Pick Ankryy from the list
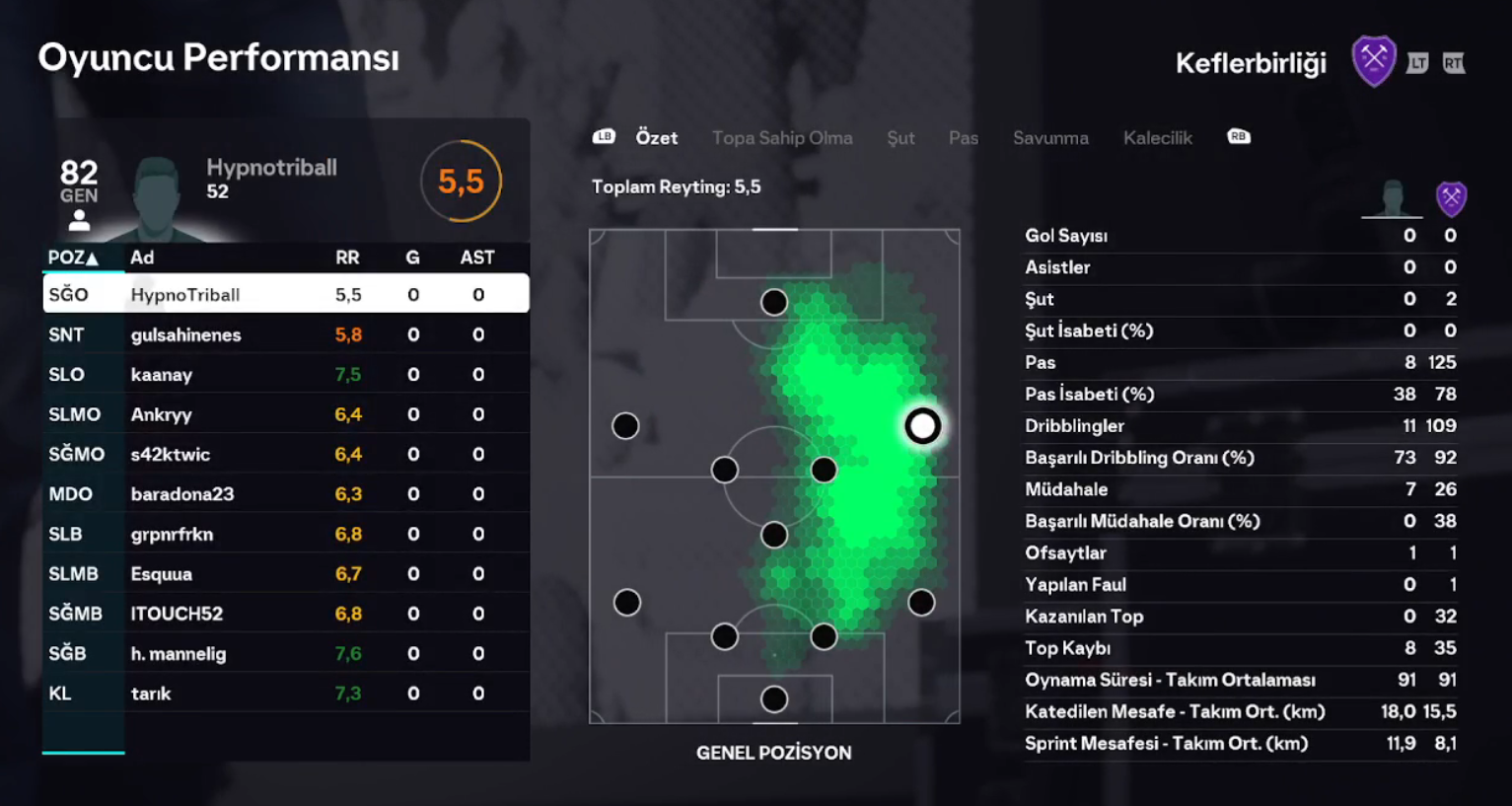Screen dimensions: 1512x806 tap(286, 414)
